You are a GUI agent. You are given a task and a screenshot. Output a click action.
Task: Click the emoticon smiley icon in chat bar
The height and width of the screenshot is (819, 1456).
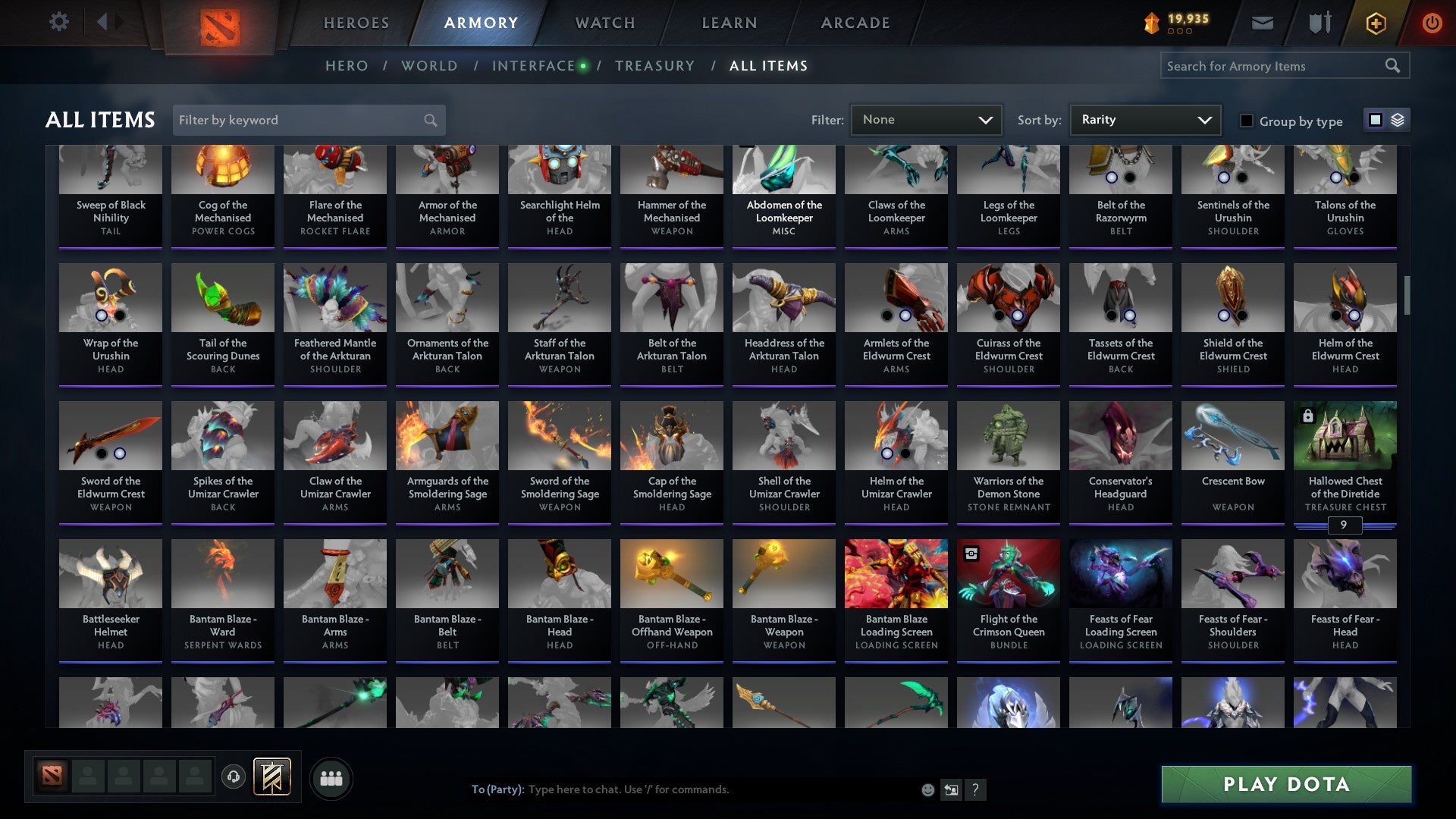[929, 789]
